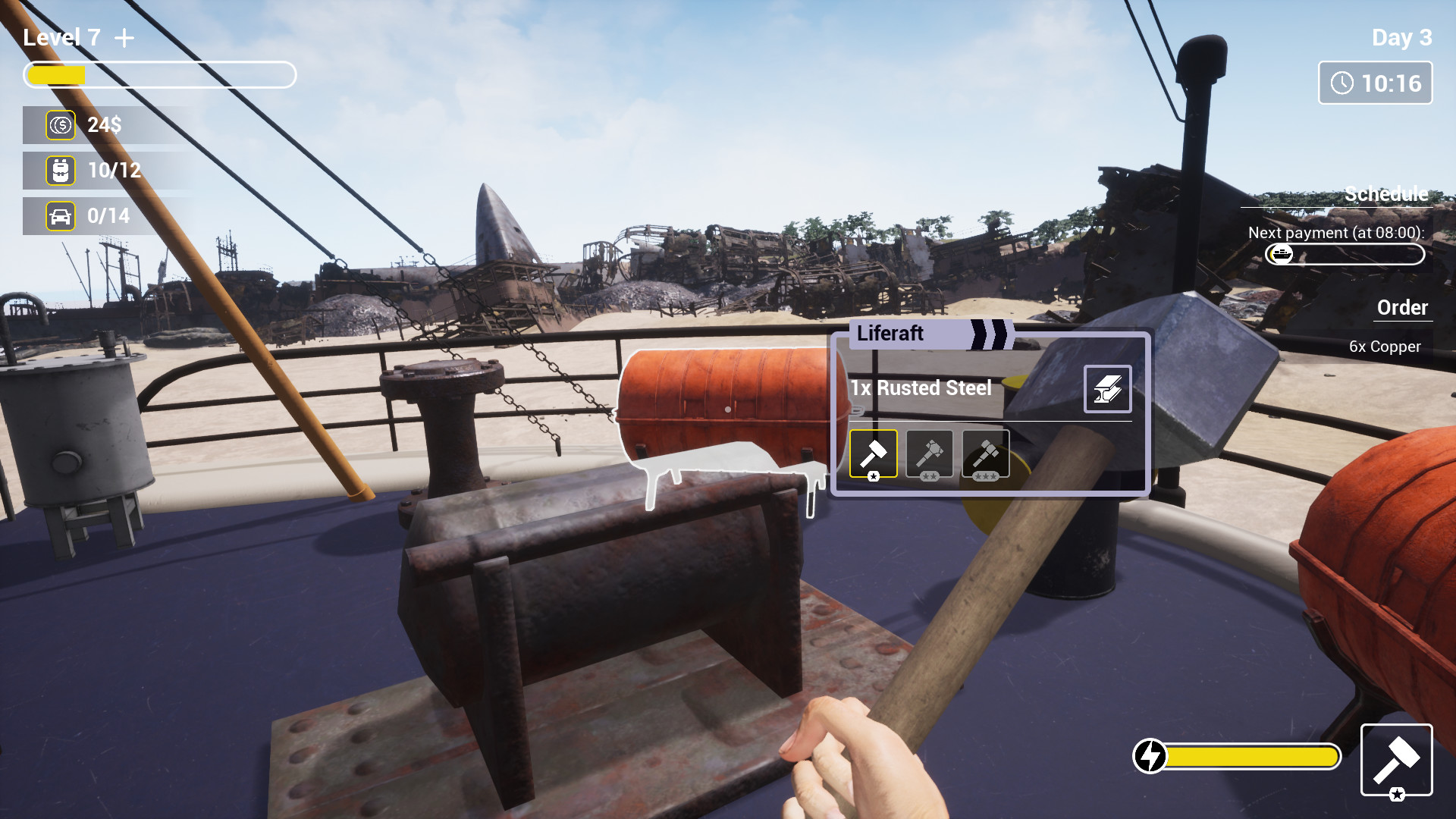The height and width of the screenshot is (819, 1456).
Task: Click the backpack inventory icon
Action: pos(61,170)
